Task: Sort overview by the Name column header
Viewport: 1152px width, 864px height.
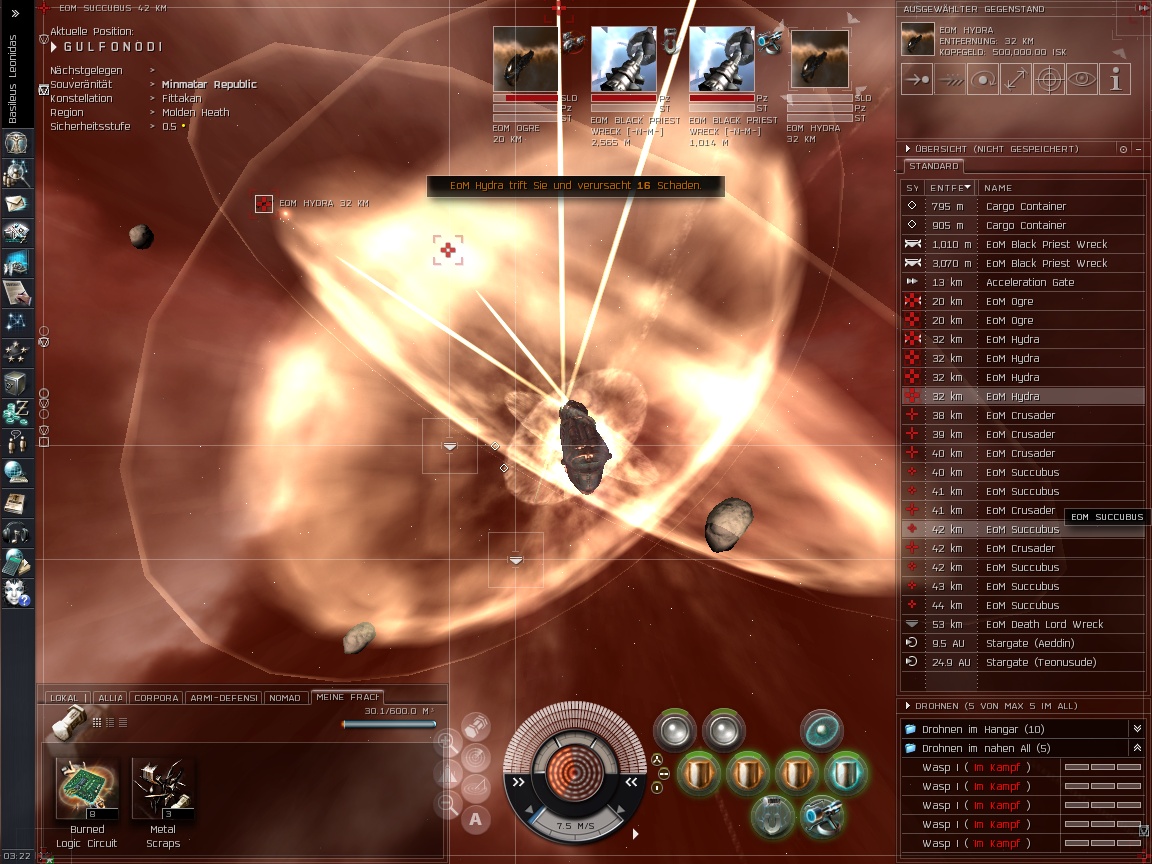Action: (x=998, y=187)
